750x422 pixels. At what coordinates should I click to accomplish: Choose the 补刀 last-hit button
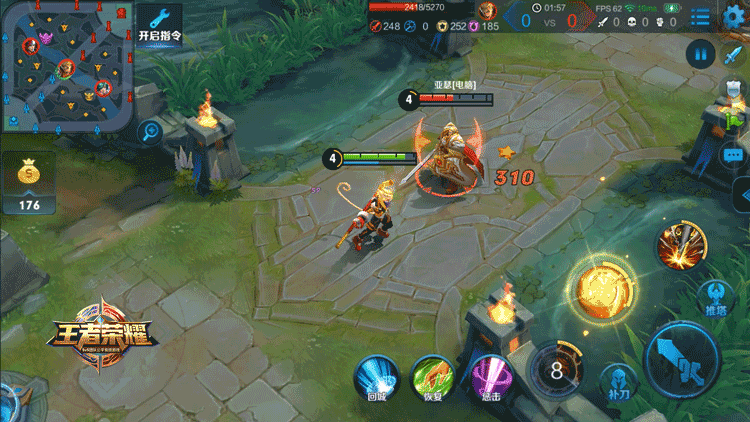(x=618, y=380)
